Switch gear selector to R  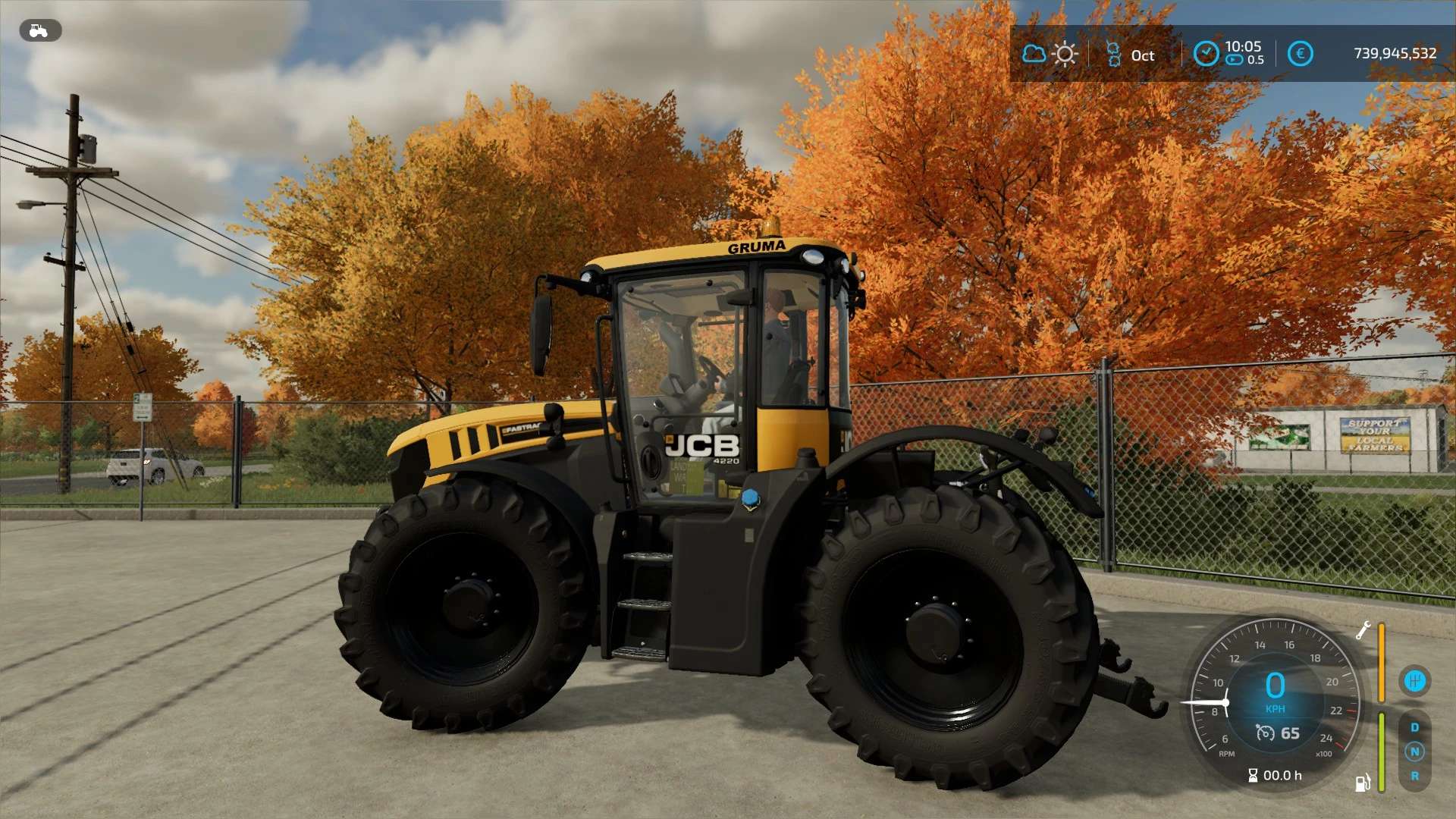(1414, 776)
